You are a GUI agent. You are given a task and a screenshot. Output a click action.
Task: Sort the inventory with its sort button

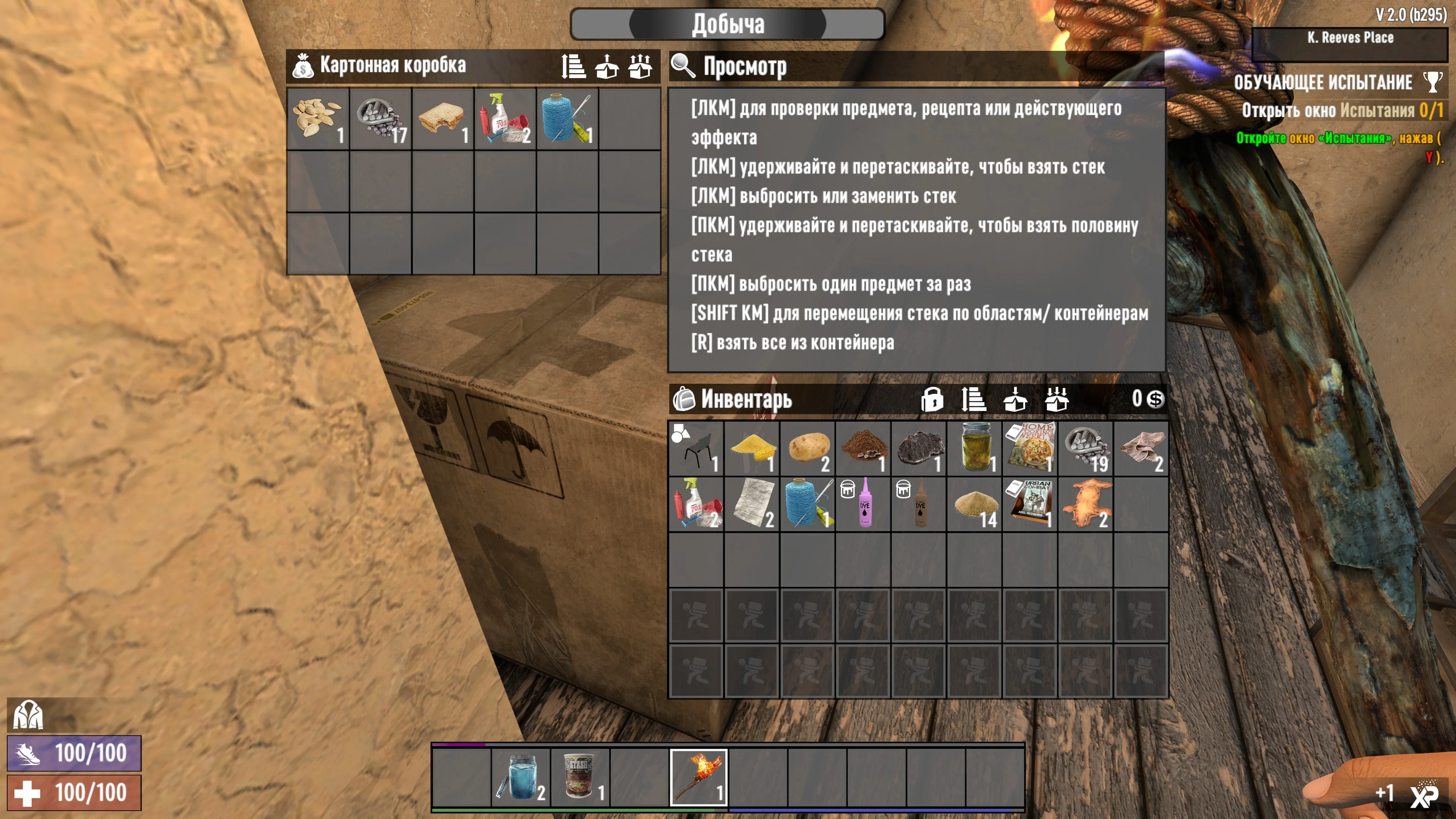click(x=973, y=400)
